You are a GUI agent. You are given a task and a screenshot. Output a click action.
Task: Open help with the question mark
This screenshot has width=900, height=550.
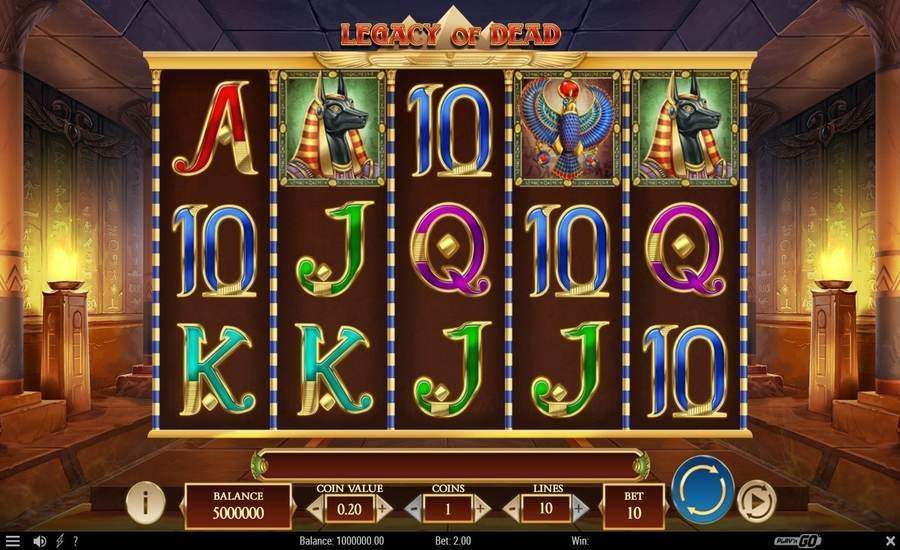coord(75,541)
